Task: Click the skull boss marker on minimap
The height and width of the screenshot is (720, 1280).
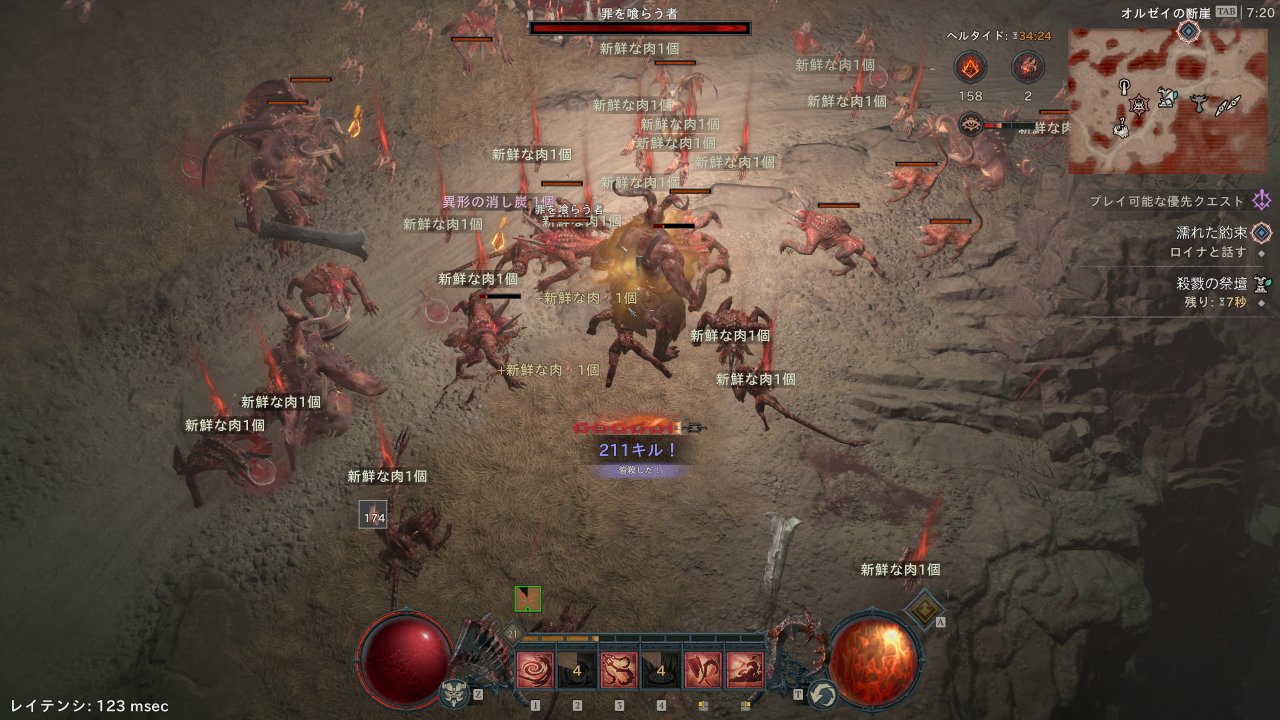Action: (1139, 103)
